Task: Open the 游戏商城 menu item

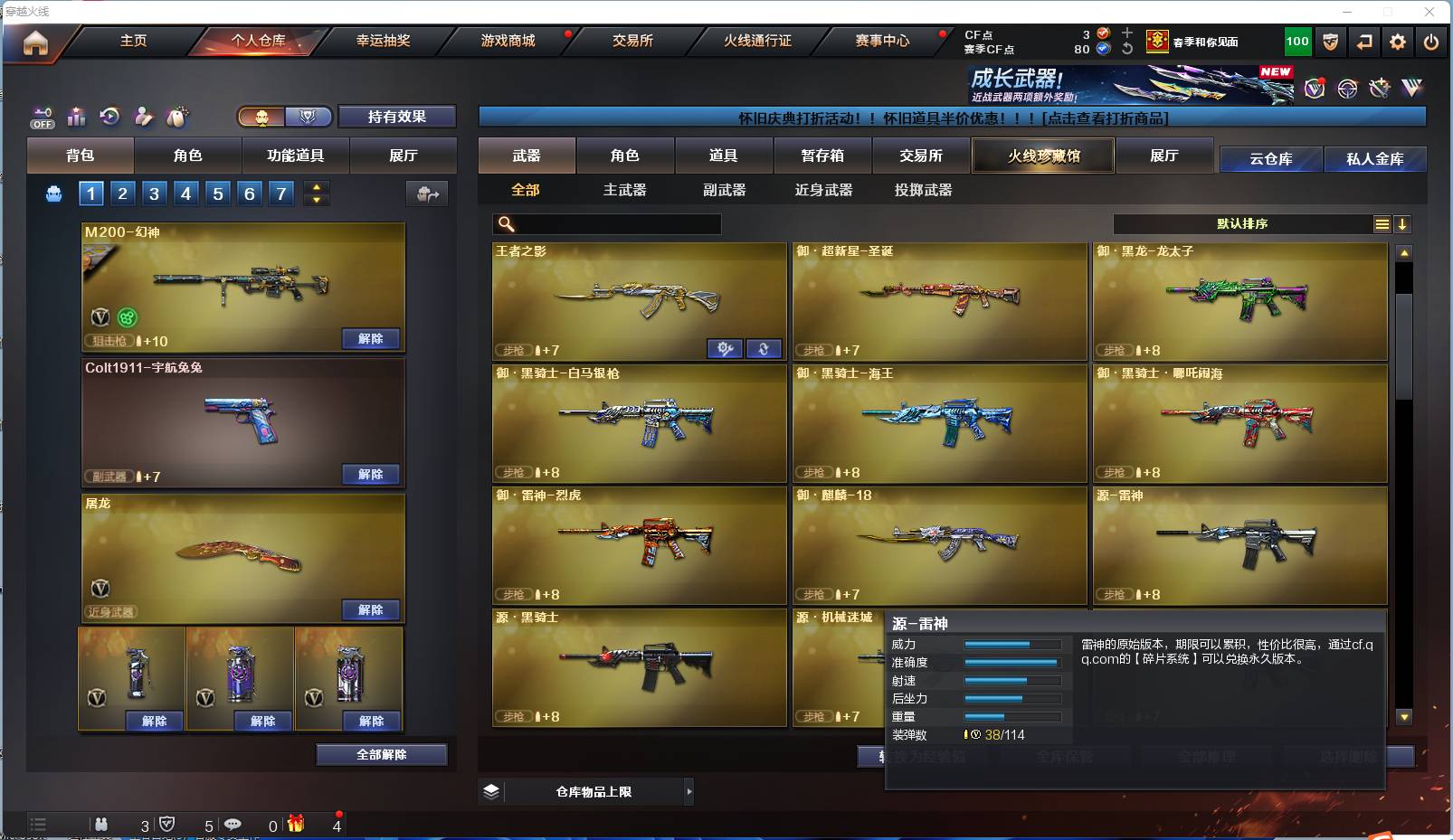Action: click(x=508, y=41)
